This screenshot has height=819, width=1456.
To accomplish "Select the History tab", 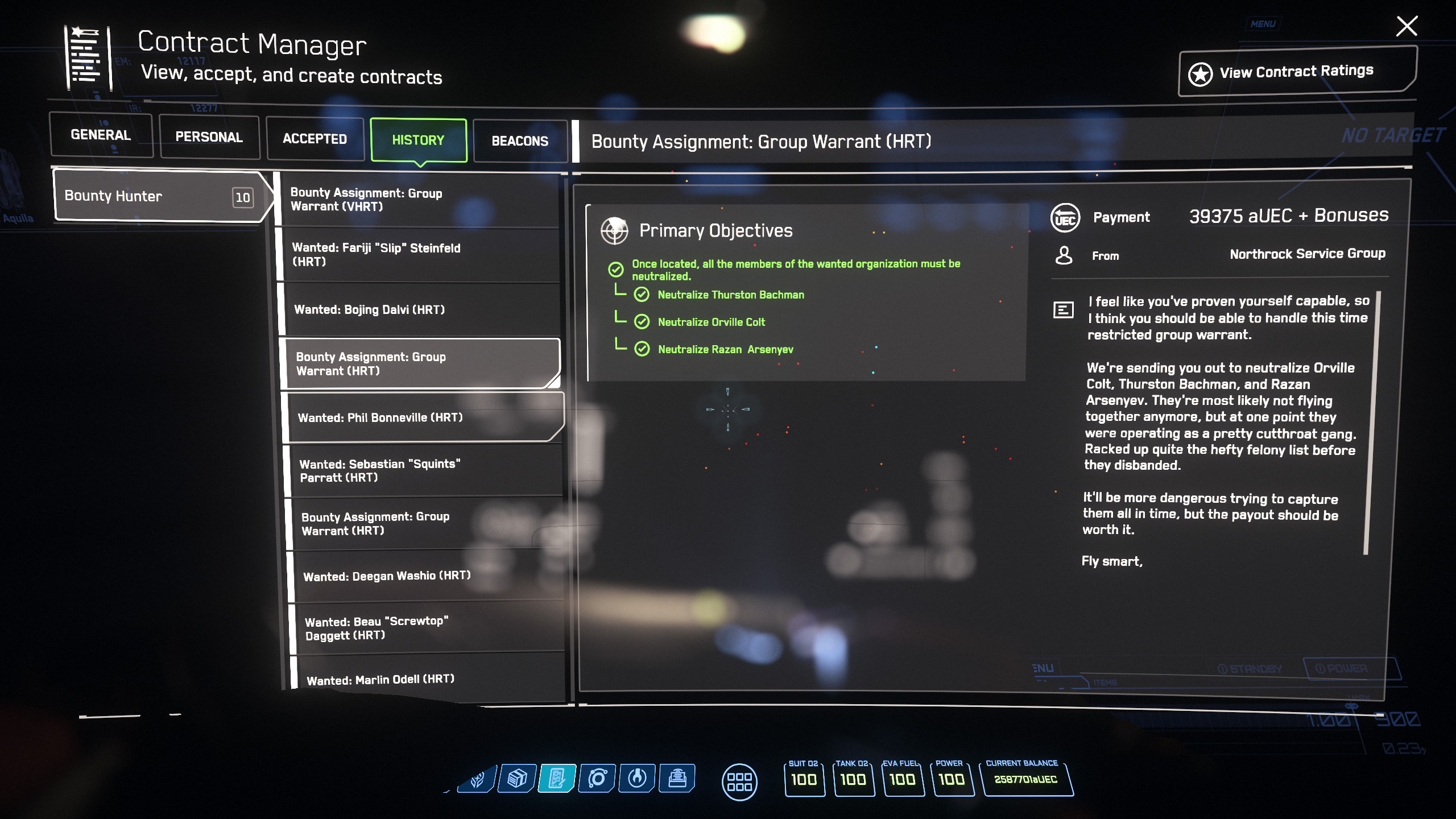I will [418, 140].
